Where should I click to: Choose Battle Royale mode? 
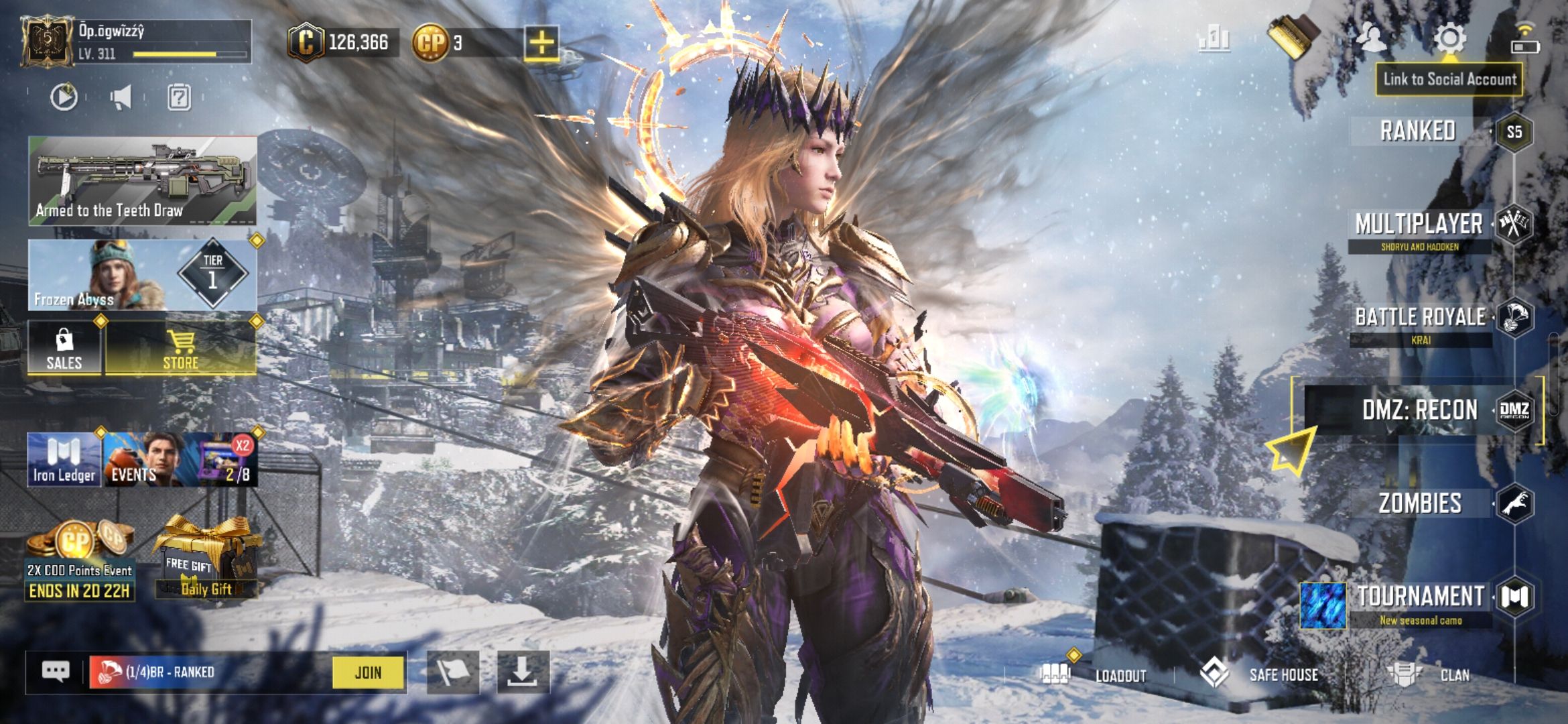[1421, 318]
